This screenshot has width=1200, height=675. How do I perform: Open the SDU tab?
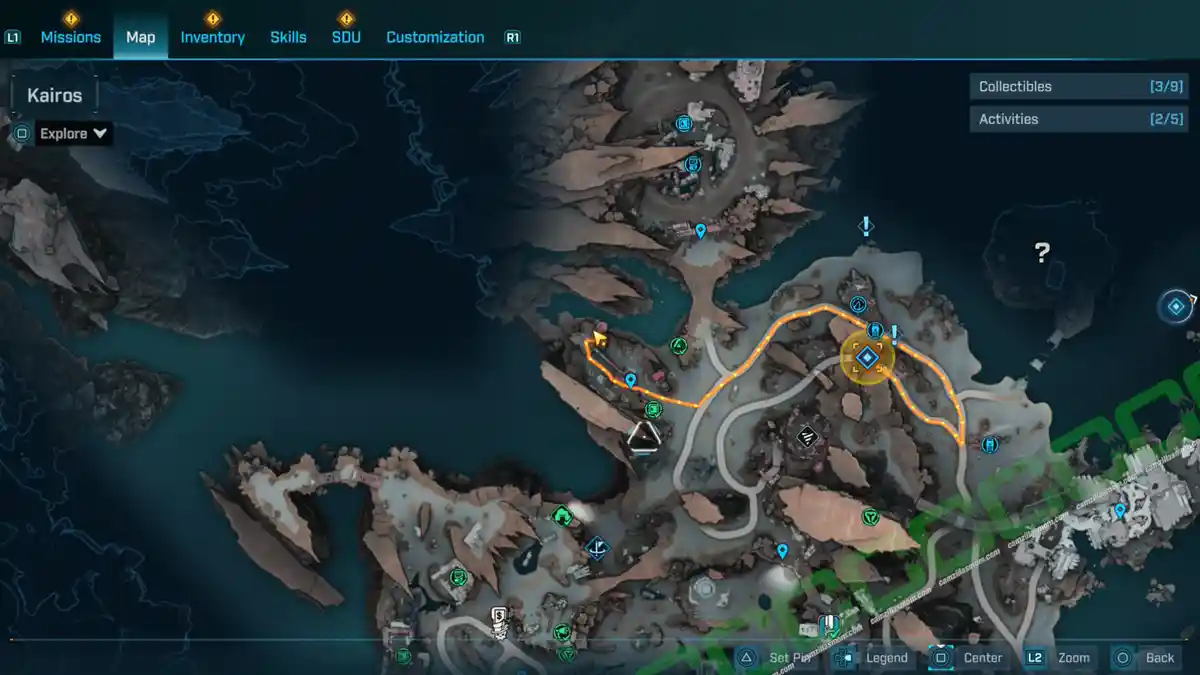346,37
